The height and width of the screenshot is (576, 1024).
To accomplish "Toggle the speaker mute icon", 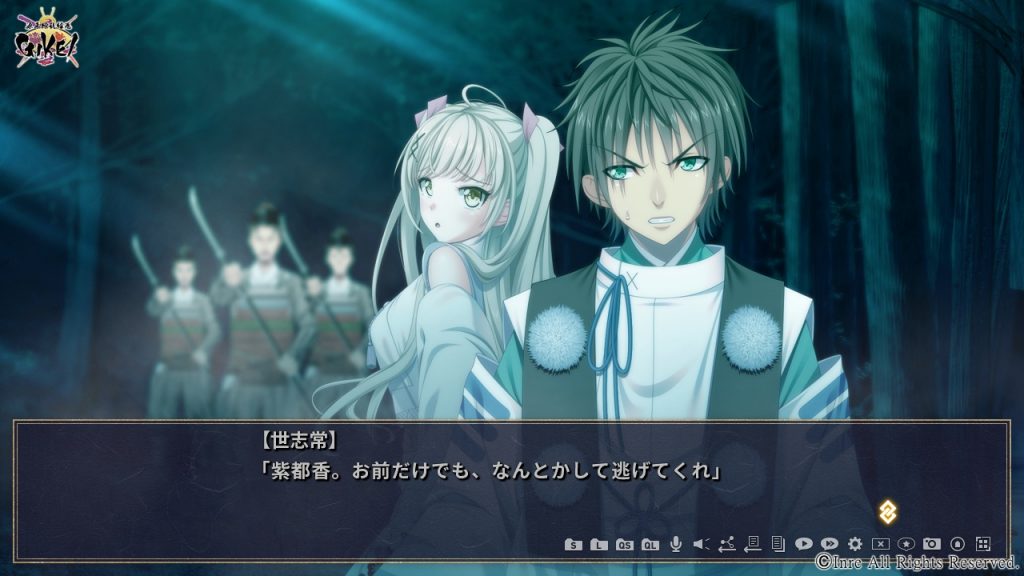I will pos(701,544).
